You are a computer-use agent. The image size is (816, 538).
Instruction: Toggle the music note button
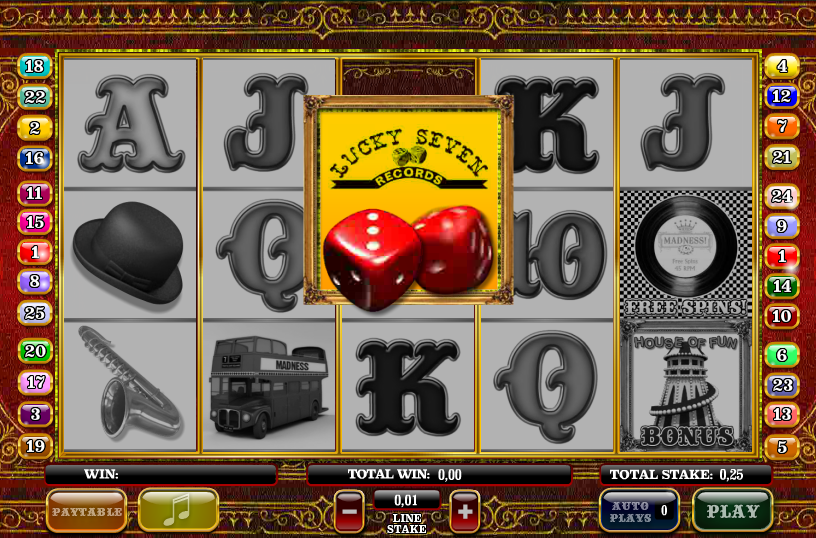[178, 510]
